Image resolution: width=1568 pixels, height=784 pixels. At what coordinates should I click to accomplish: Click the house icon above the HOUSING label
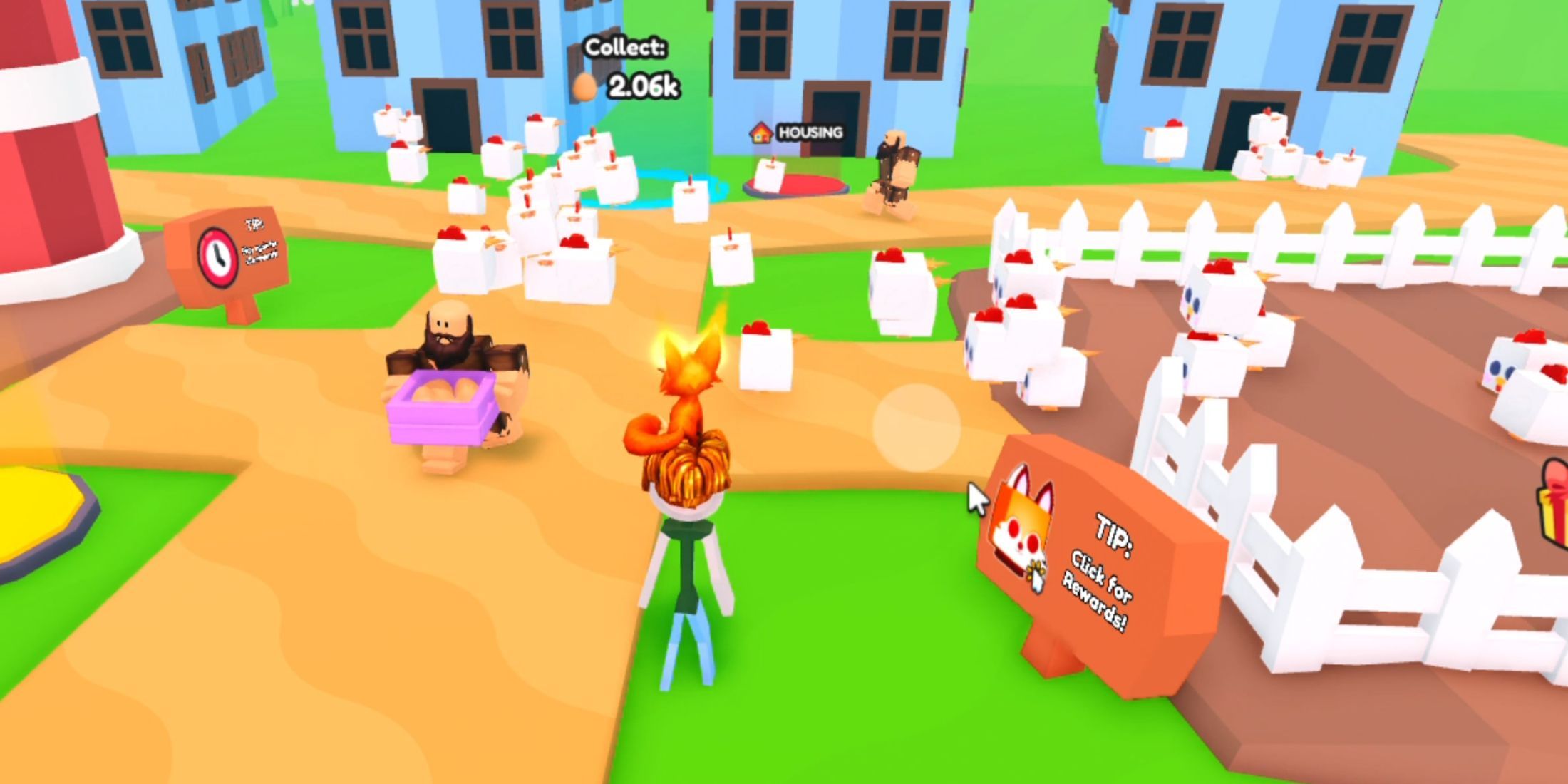(760, 130)
